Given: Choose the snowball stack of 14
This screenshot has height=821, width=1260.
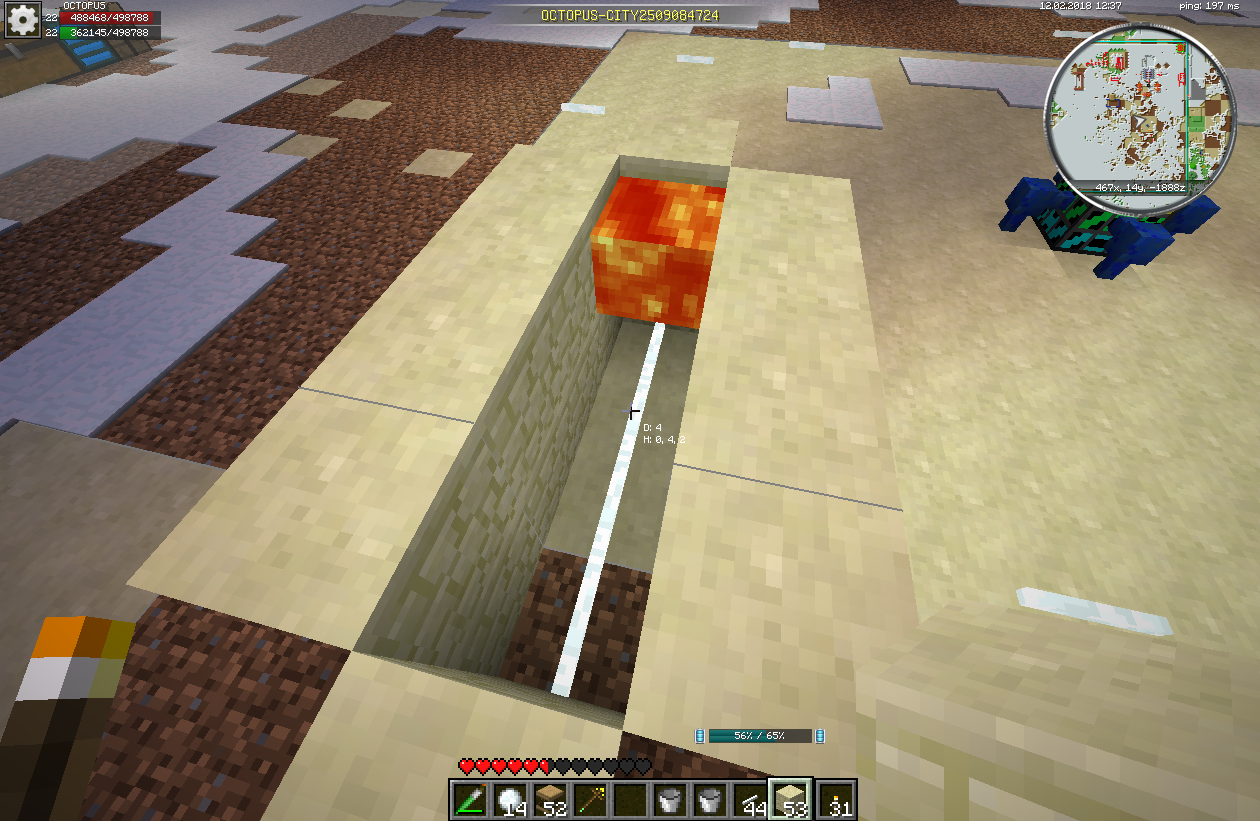Looking at the screenshot, I should pyautogui.click(x=511, y=800).
